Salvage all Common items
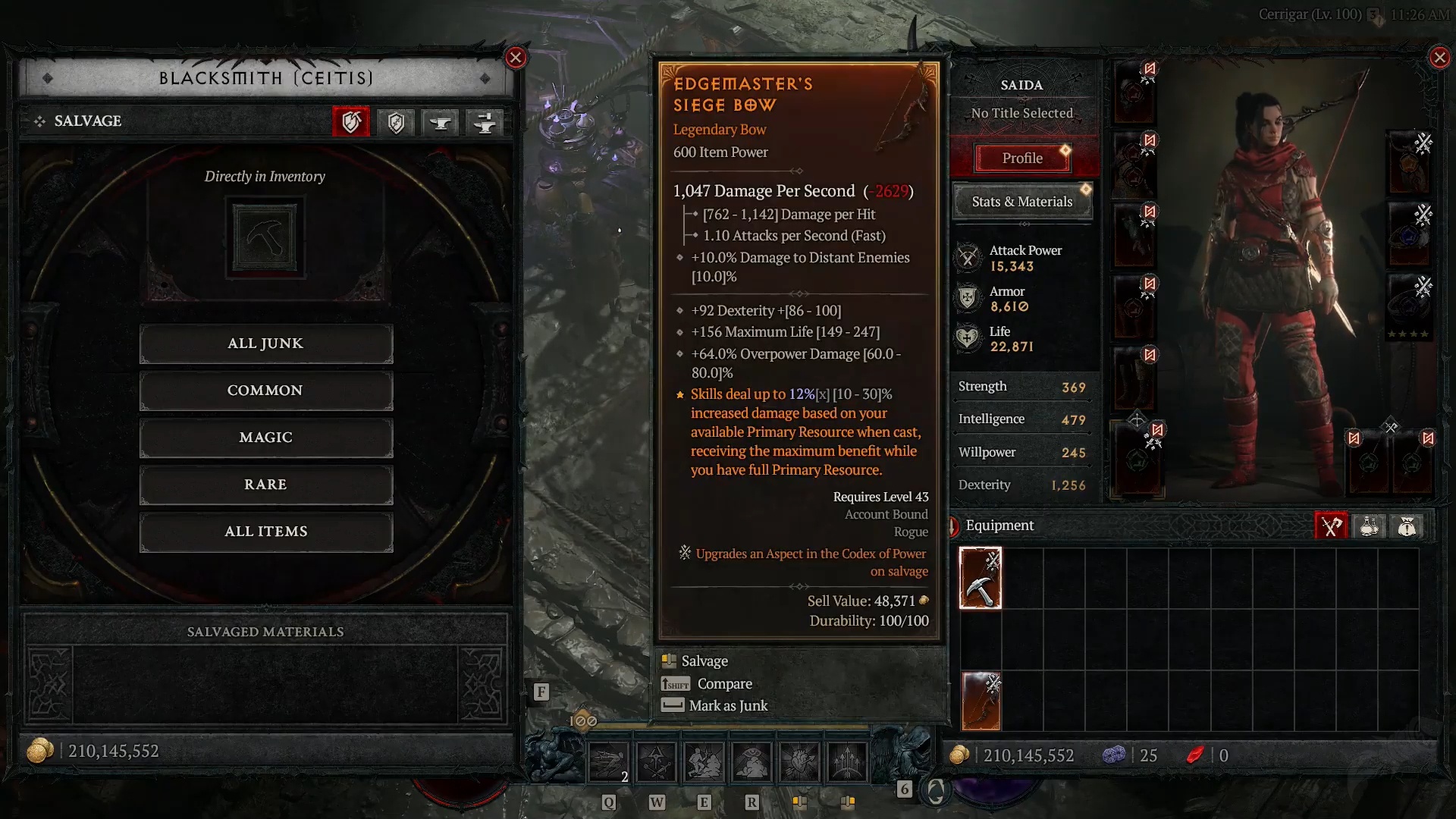Image resolution: width=1456 pixels, height=819 pixels. point(265,391)
